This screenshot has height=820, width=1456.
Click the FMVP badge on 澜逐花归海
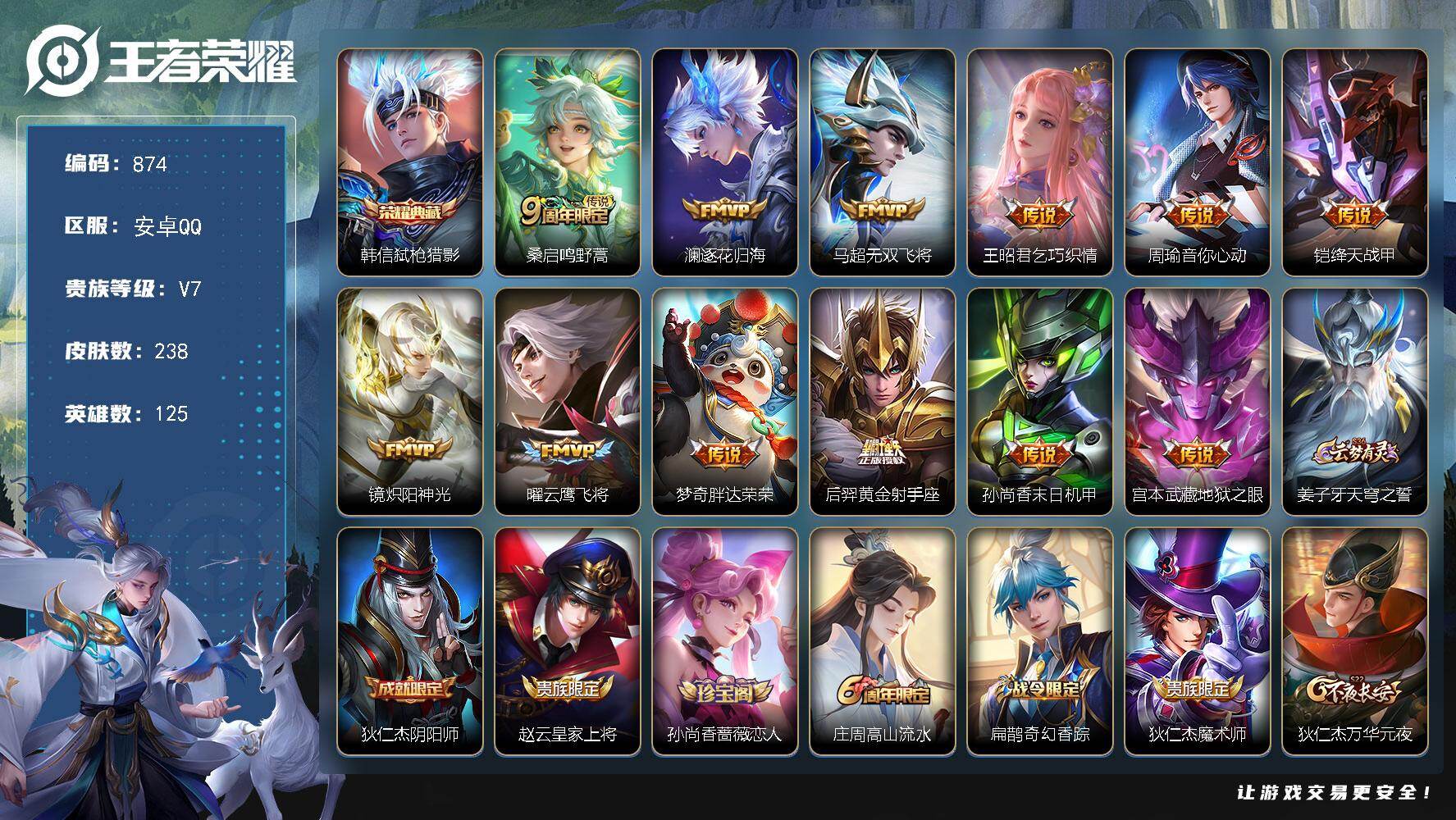[726, 210]
